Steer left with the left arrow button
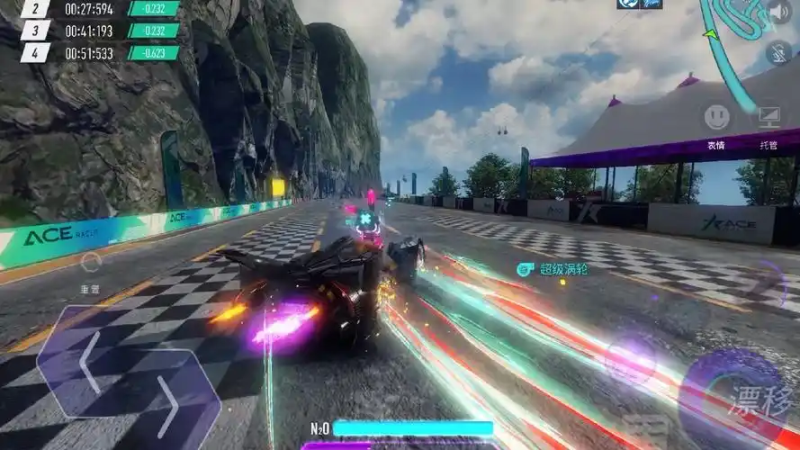This screenshot has height=450, width=800. pos(88,360)
